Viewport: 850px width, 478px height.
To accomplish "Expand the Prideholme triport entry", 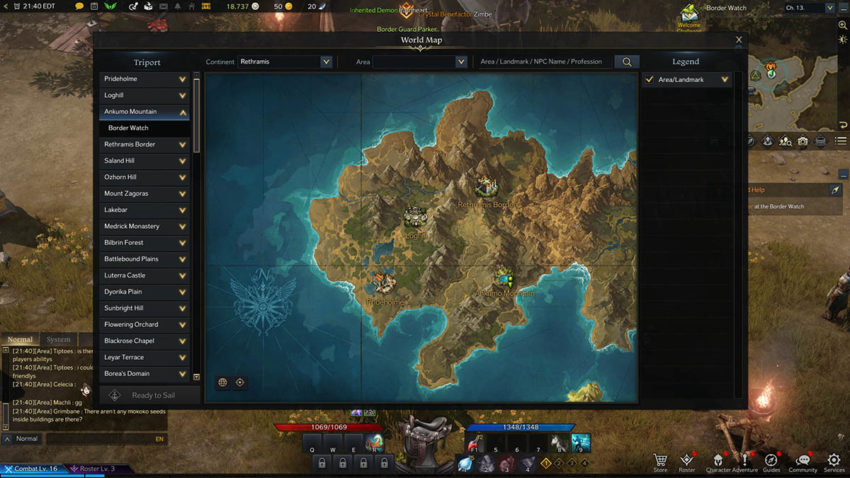I will pyautogui.click(x=182, y=79).
